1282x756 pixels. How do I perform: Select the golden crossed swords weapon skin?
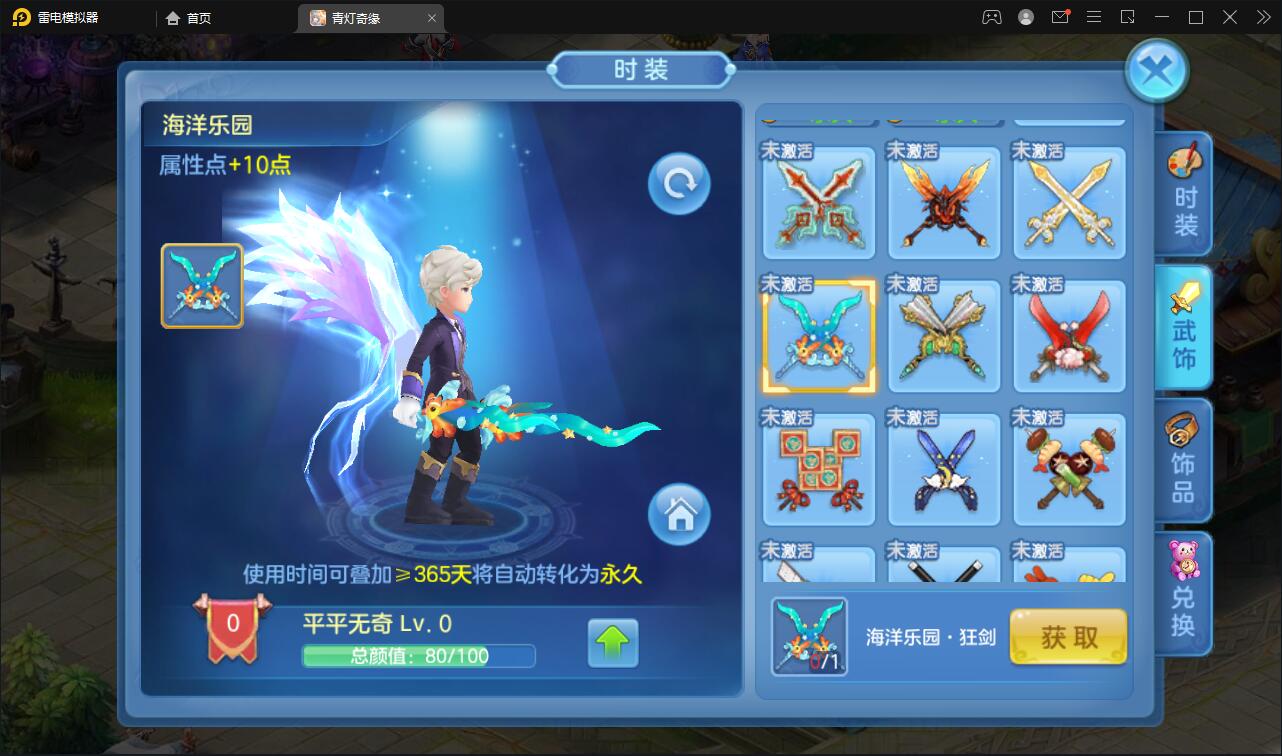point(1069,203)
